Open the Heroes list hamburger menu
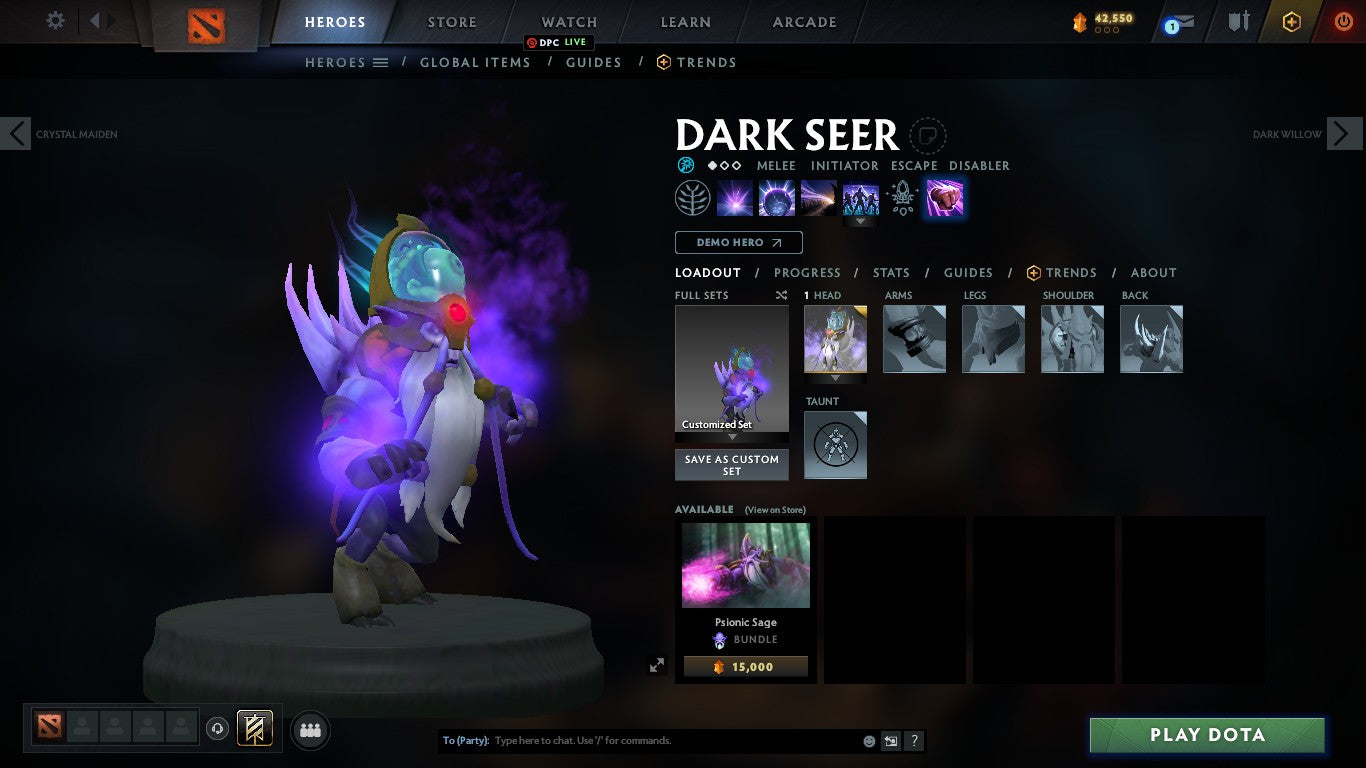1366x768 pixels. click(380, 62)
